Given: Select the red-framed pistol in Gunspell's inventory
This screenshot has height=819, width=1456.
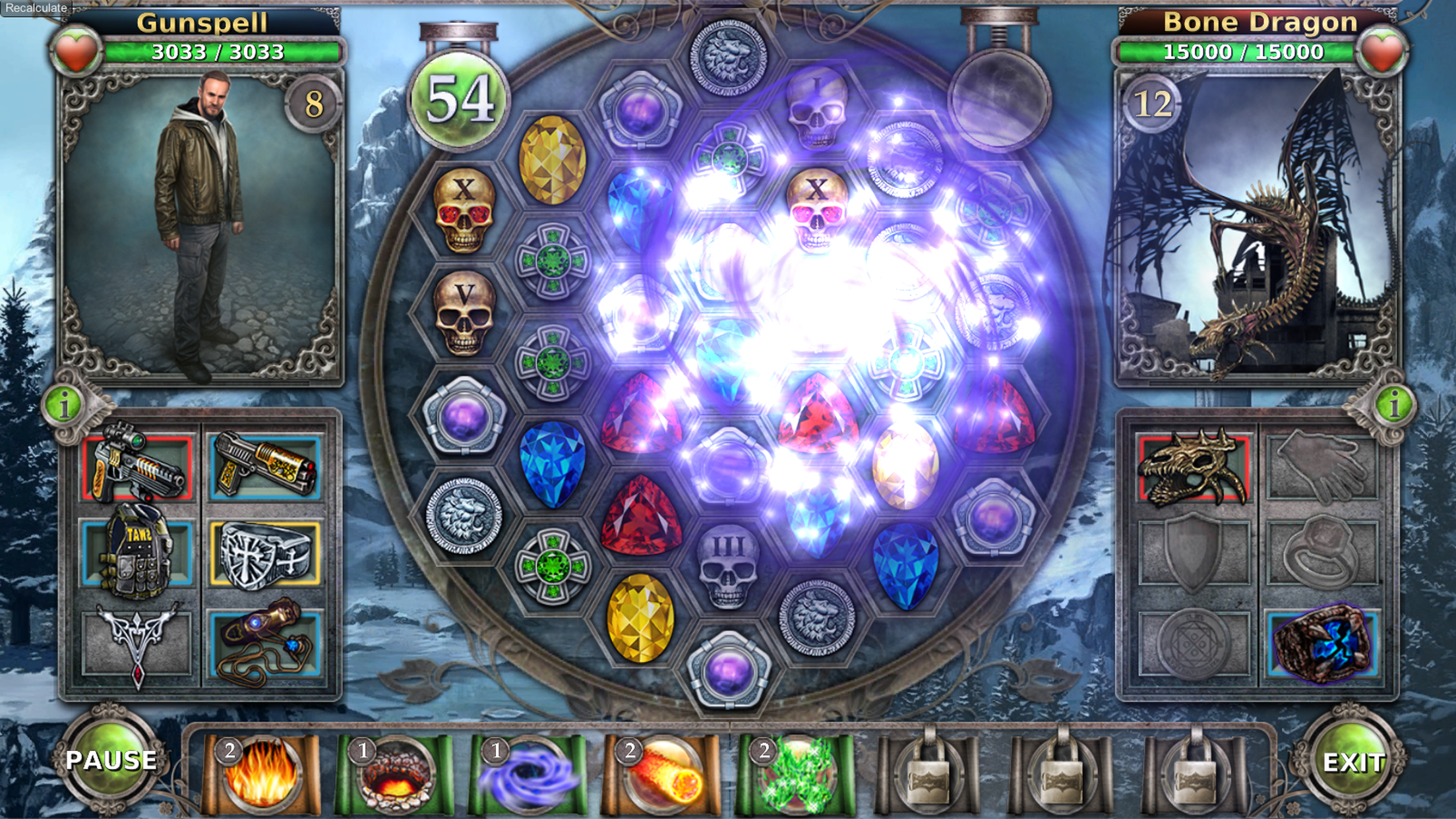Looking at the screenshot, I should click(135, 468).
